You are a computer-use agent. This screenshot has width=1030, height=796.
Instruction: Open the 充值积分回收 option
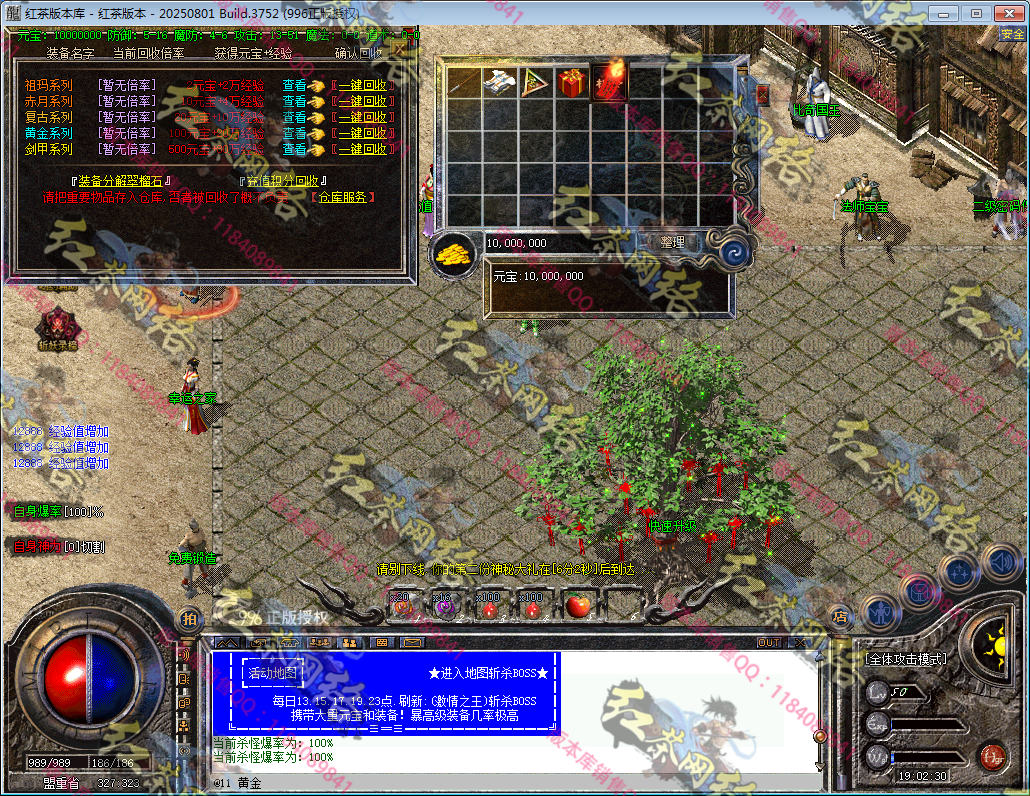click(x=282, y=181)
